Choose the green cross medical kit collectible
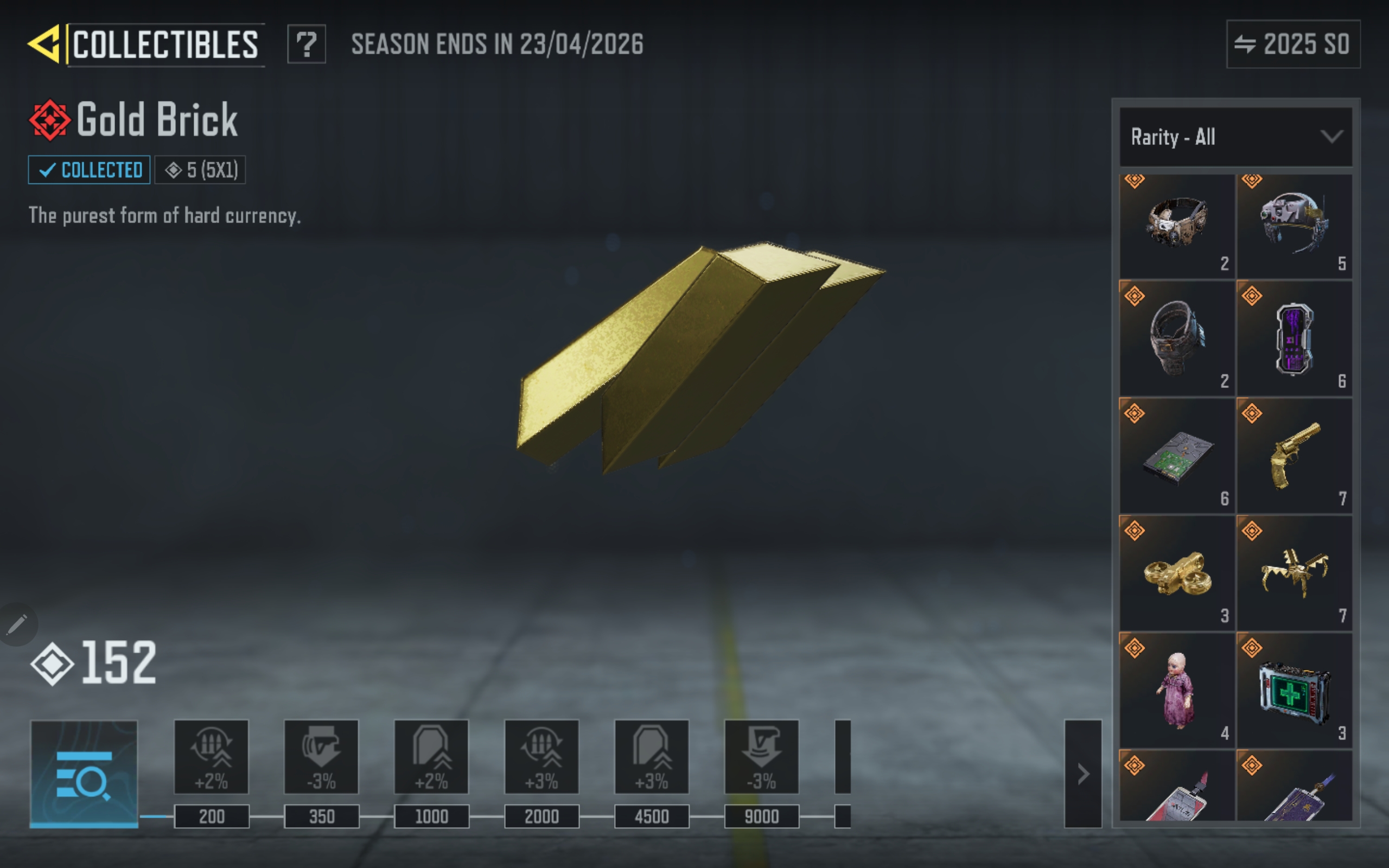This screenshot has width=1389, height=868. [1294, 690]
